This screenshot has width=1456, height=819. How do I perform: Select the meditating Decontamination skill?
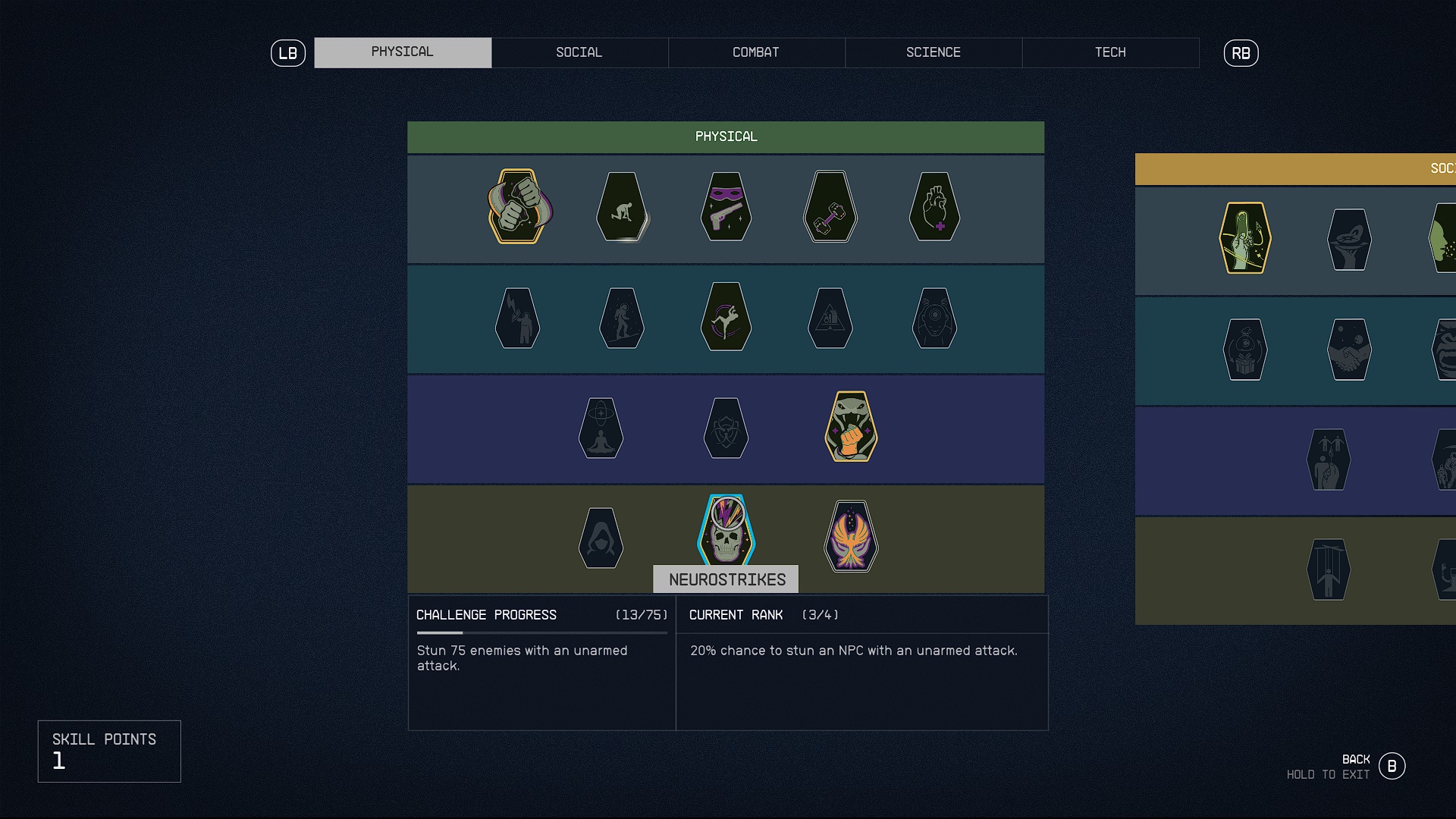601,428
